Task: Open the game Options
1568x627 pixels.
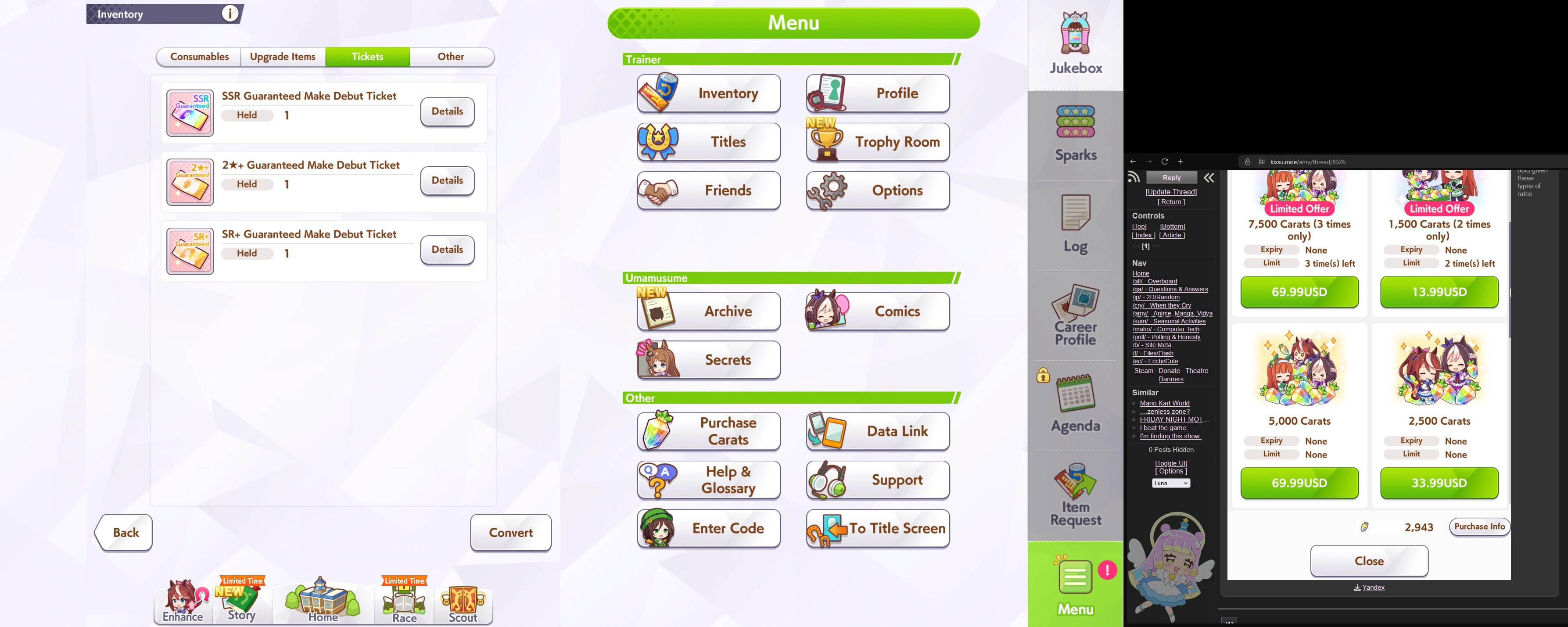Action: [877, 190]
